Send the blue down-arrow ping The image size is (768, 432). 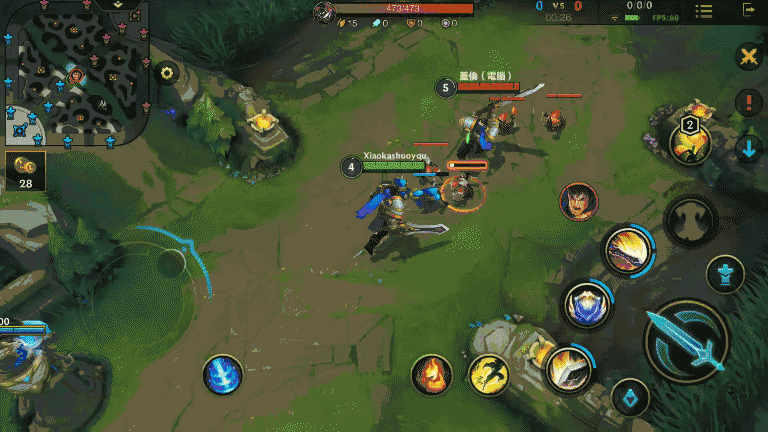[748, 149]
